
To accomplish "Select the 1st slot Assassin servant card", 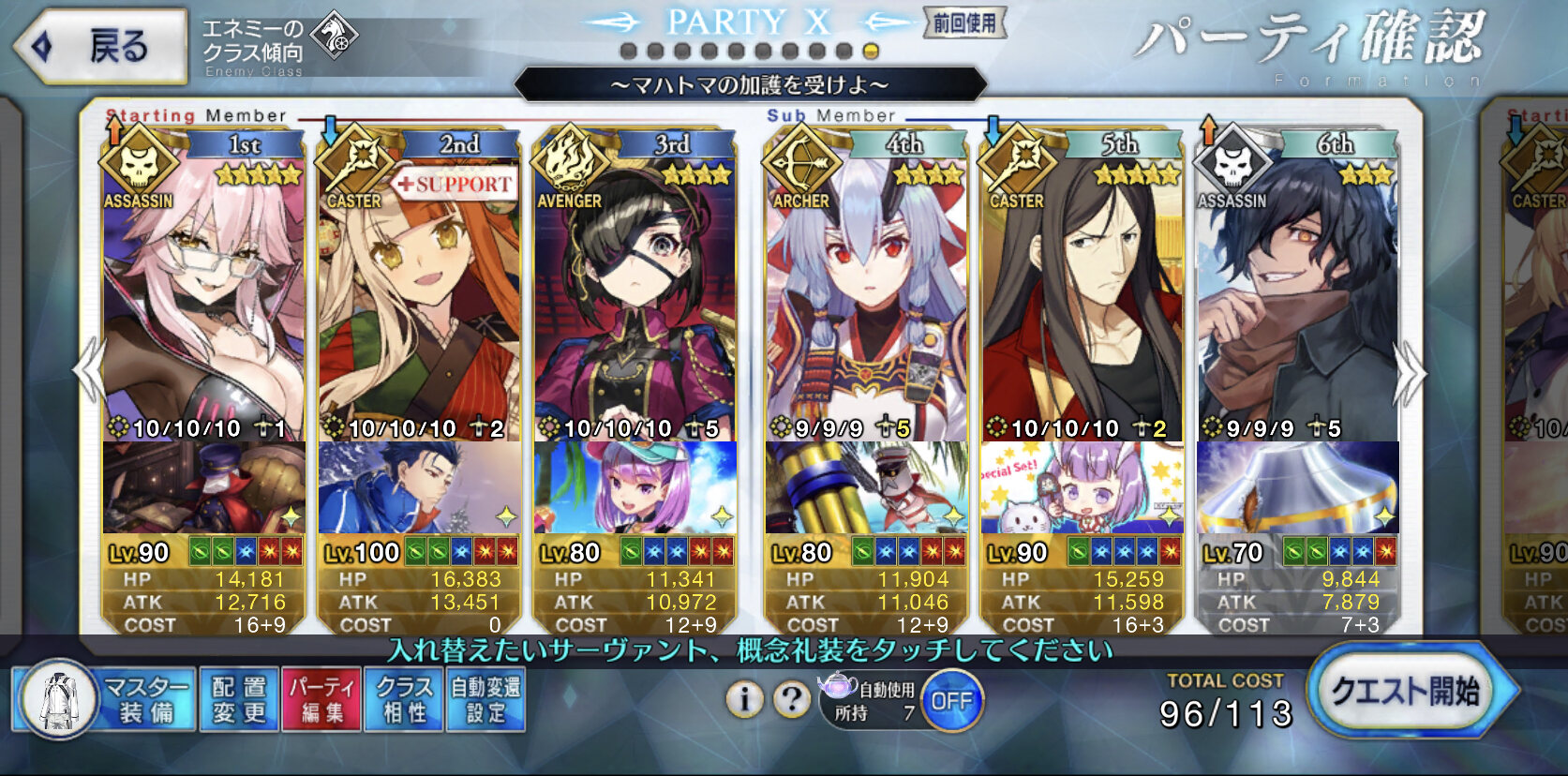I will pos(203,300).
